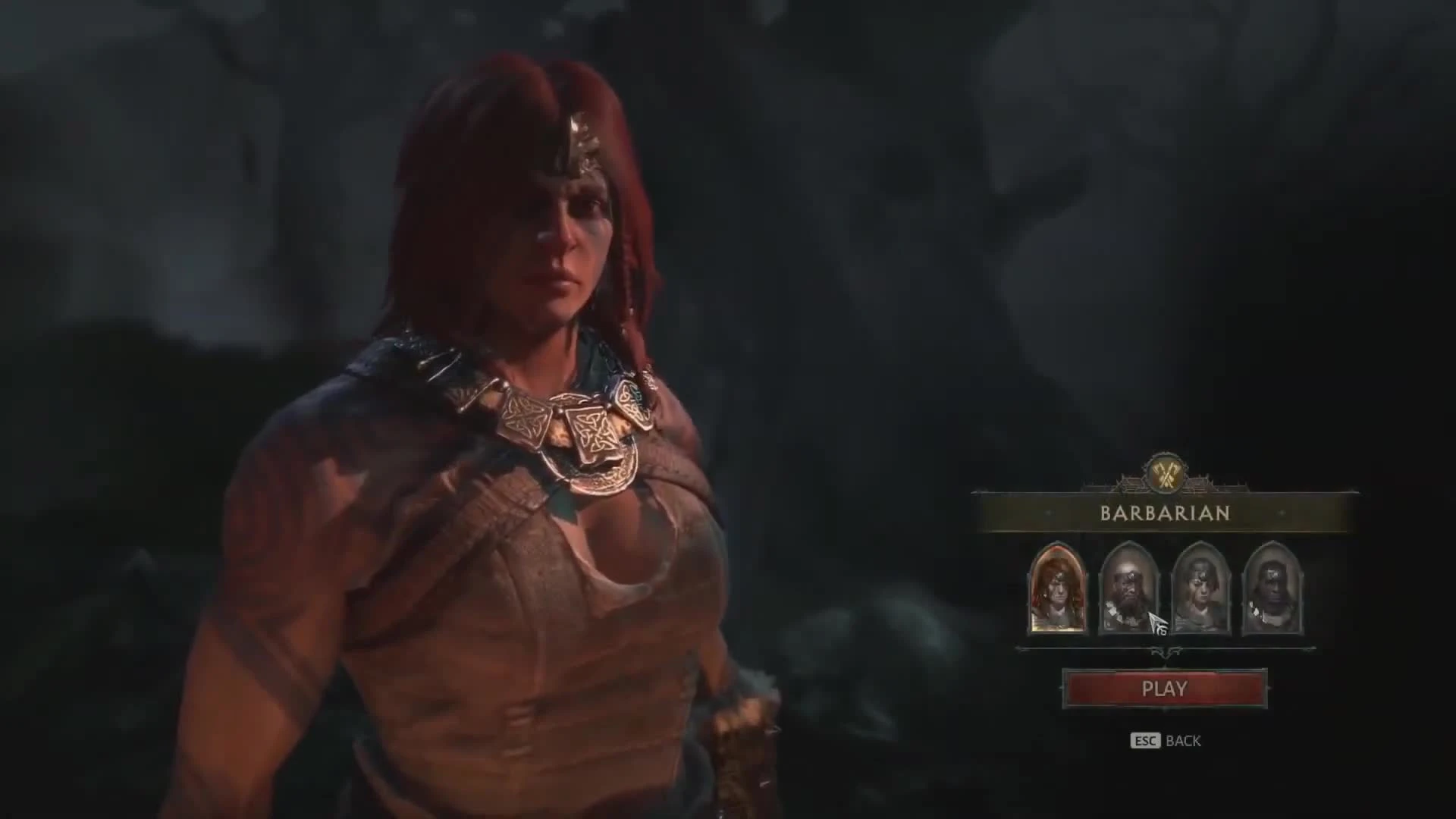Click BACK beside the ESC badge
This screenshot has width=1456, height=819.
(1183, 739)
